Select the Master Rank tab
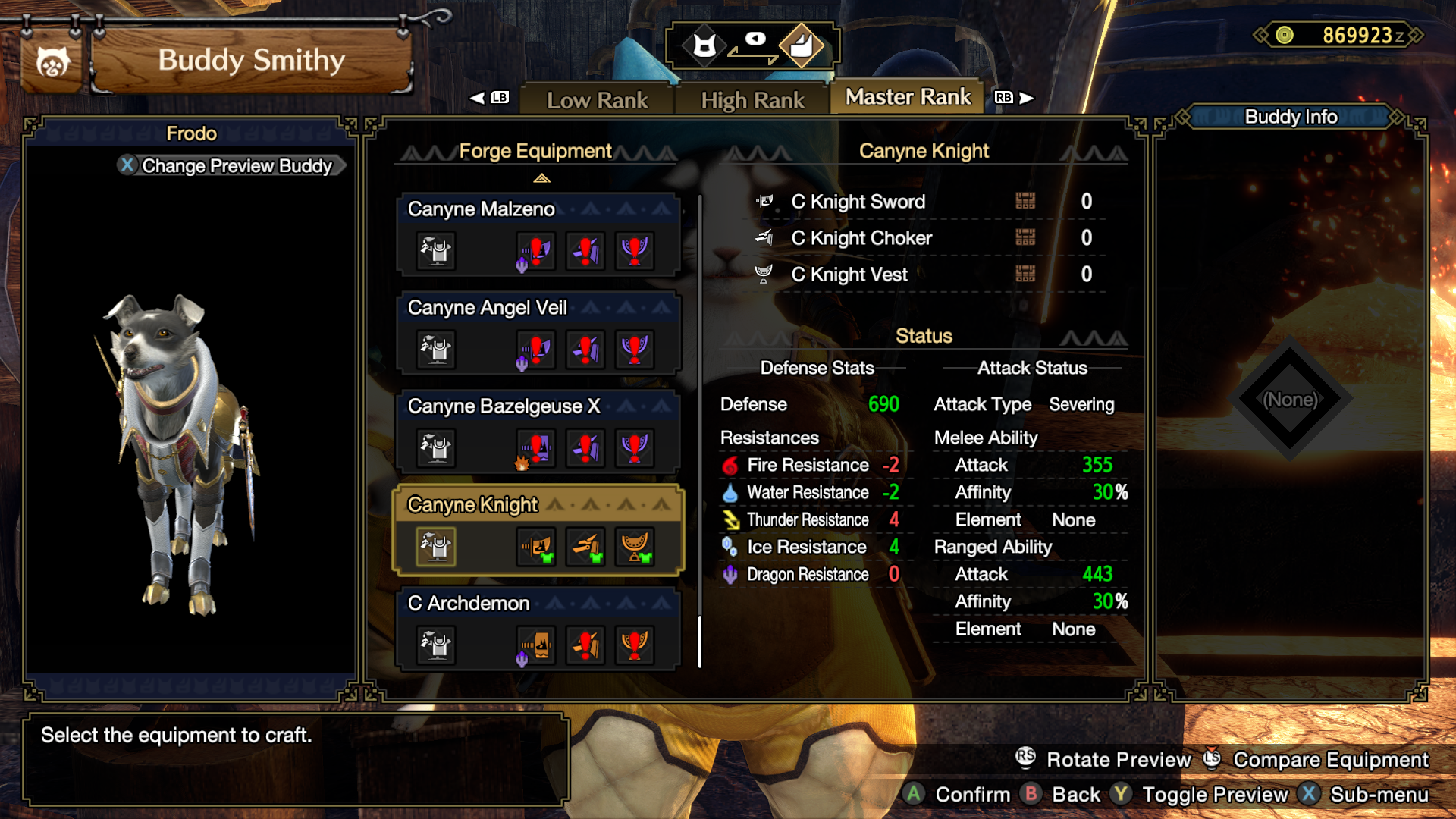The height and width of the screenshot is (819, 1456). [907, 97]
